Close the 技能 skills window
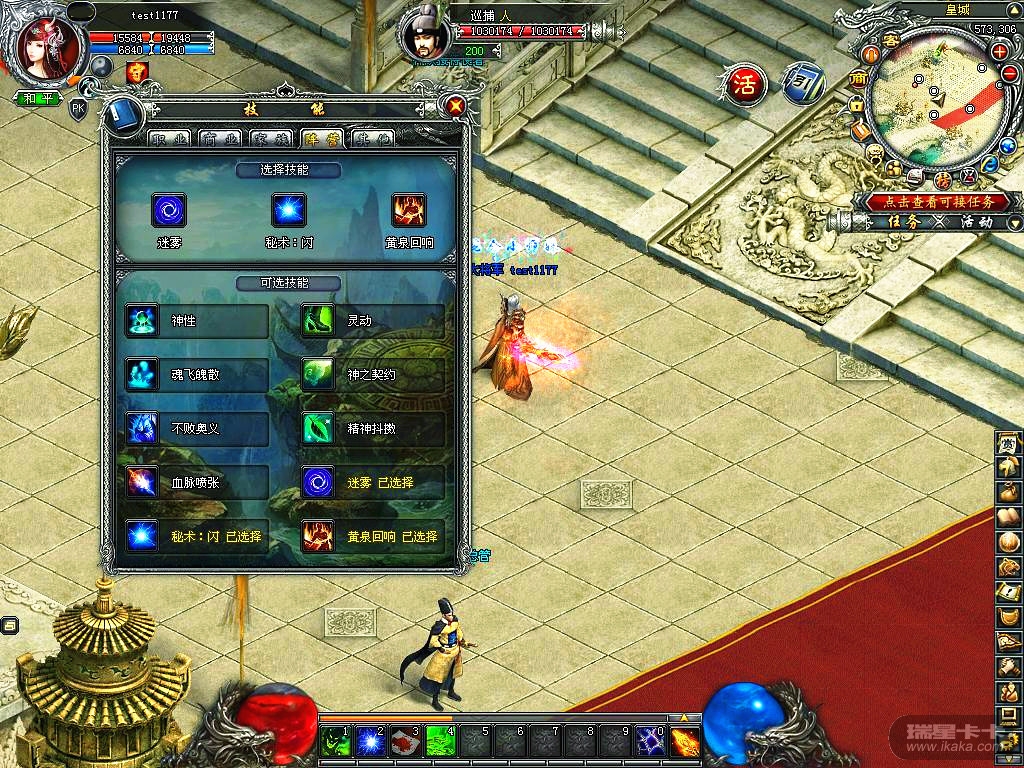 pos(456,105)
